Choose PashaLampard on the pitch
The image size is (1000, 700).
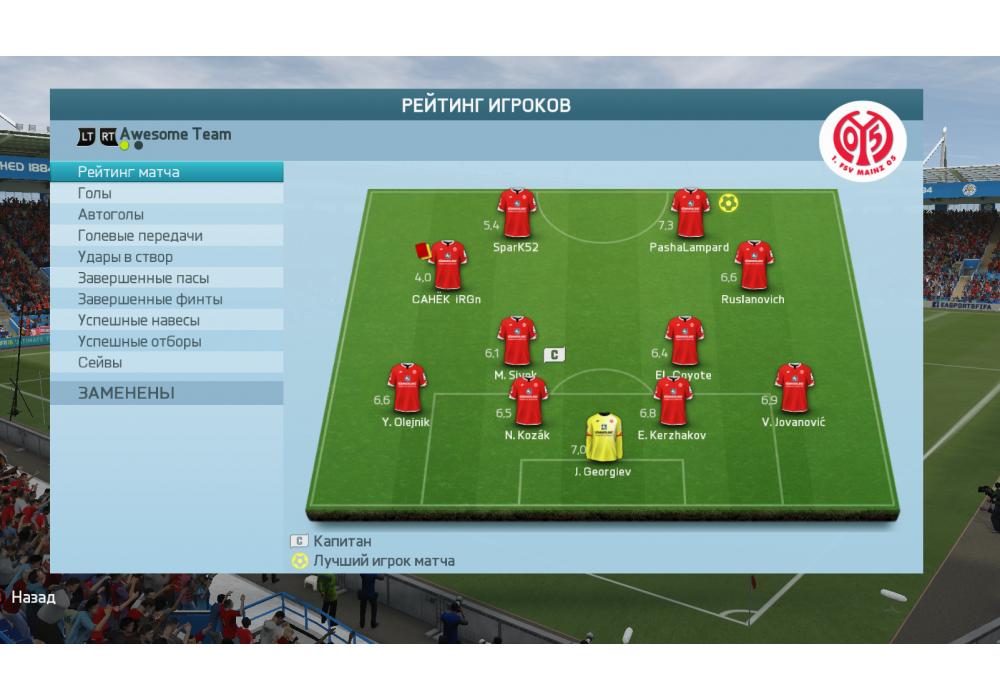point(690,213)
